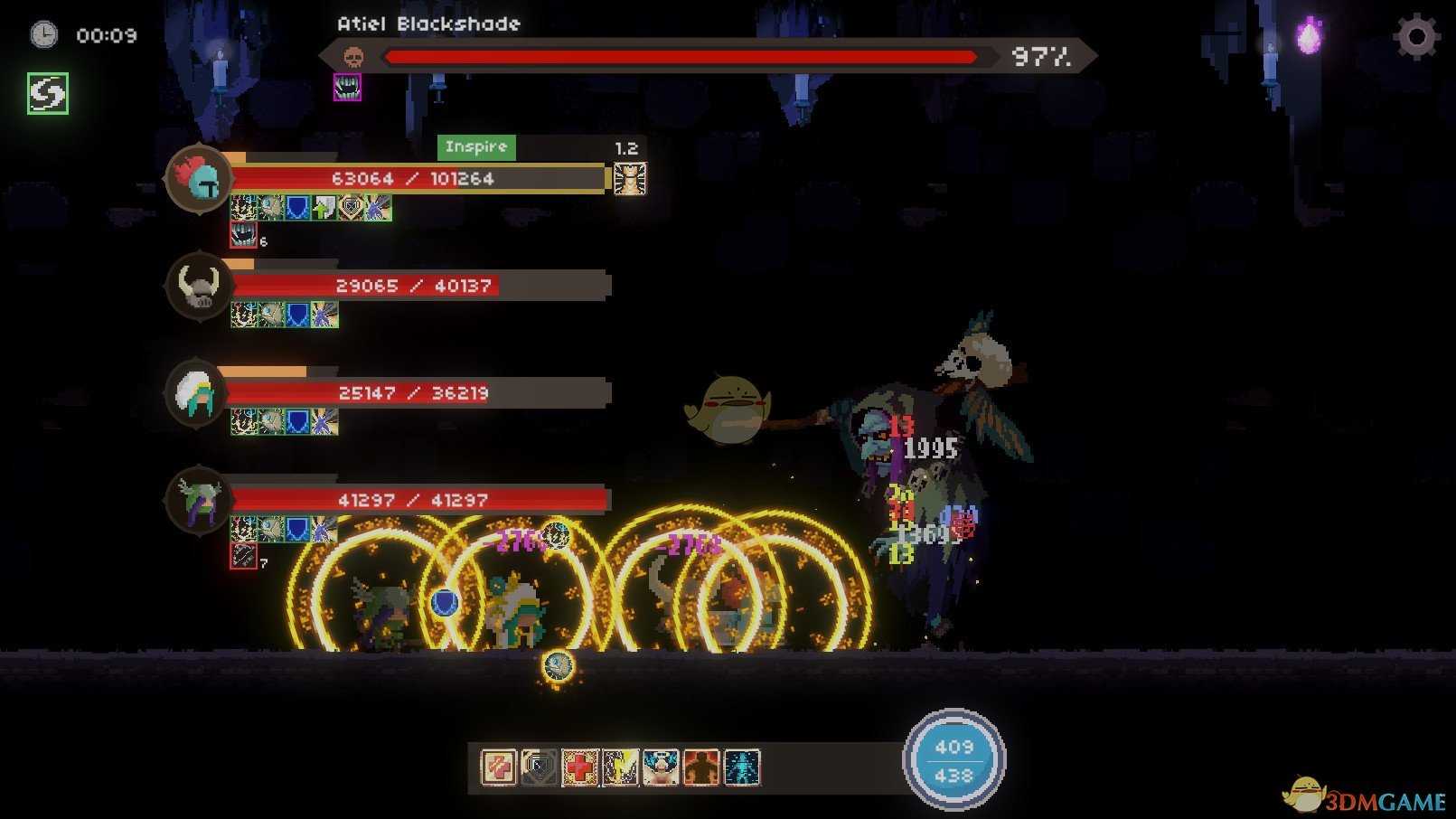The height and width of the screenshot is (819, 1456).
Task: Inspect the fanged jaws debuff under boss bar
Action: pyautogui.click(x=347, y=87)
